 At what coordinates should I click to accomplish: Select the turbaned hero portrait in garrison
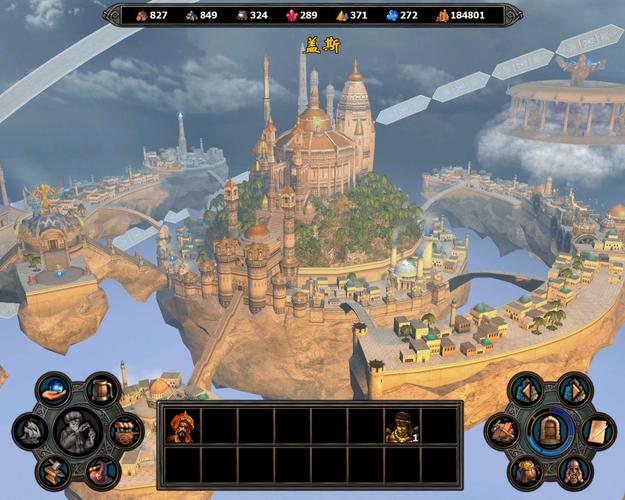pyautogui.click(x=181, y=427)
